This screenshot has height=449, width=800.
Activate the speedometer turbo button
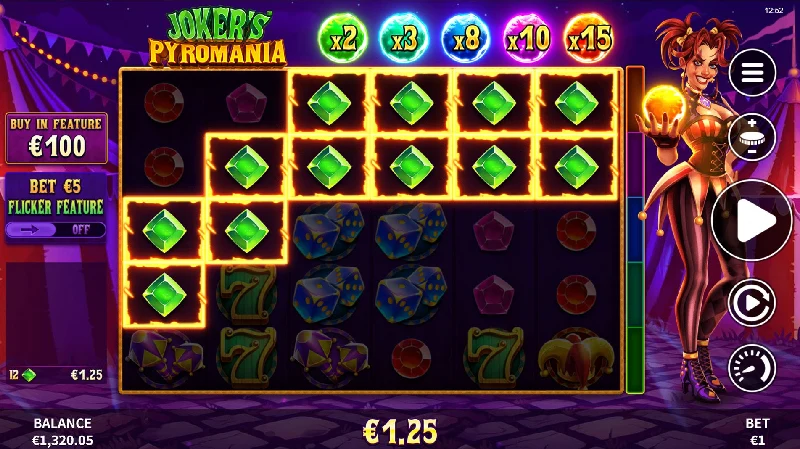click(752, 367)
